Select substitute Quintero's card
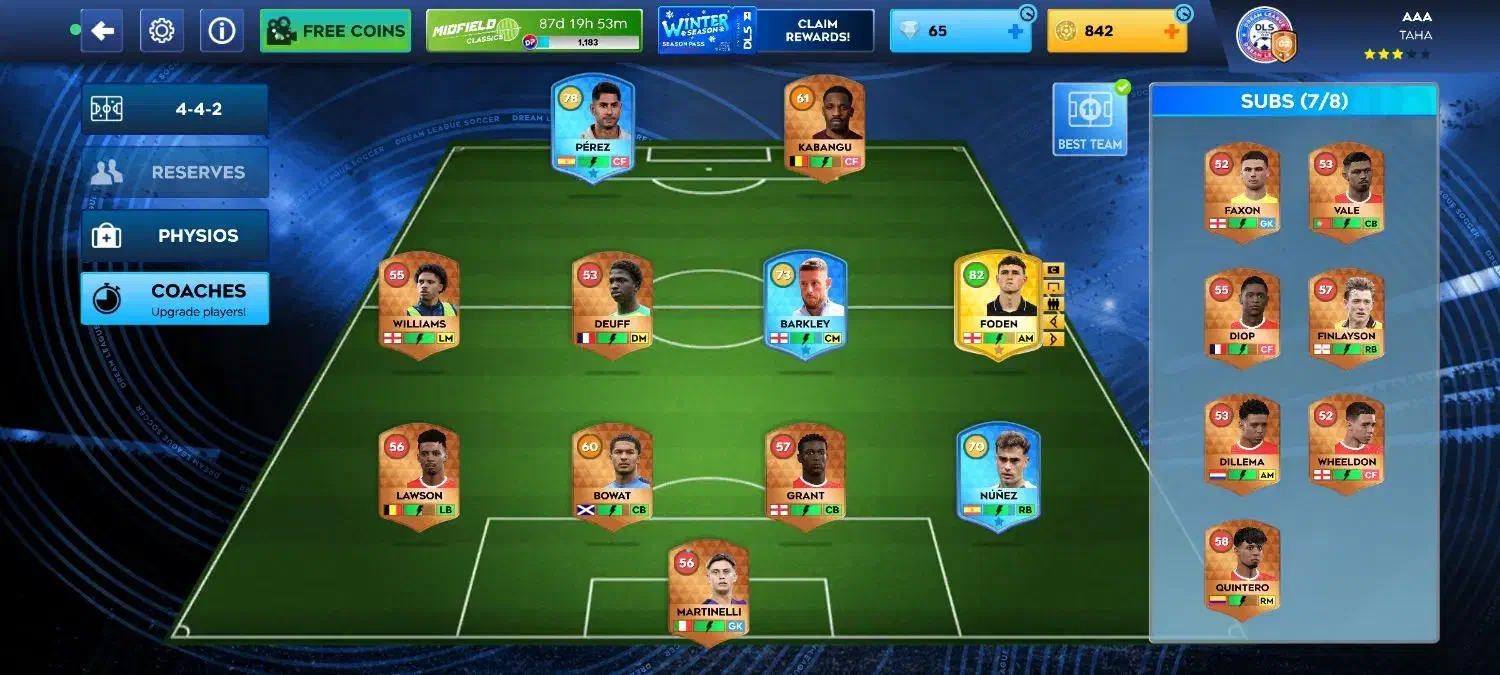This screenshot has height=675, width=1500. click(1242, 567)
